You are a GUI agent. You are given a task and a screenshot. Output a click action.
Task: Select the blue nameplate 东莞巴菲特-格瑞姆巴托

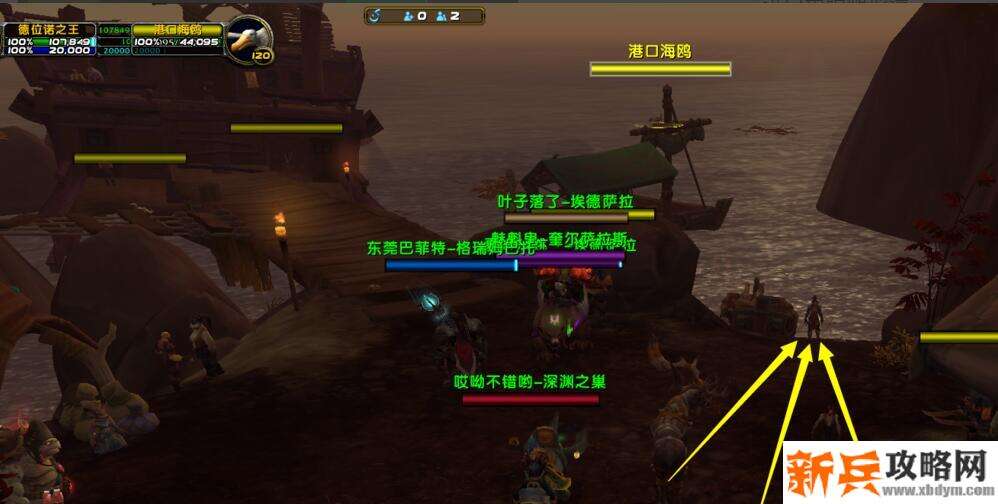tap(451, 264)
